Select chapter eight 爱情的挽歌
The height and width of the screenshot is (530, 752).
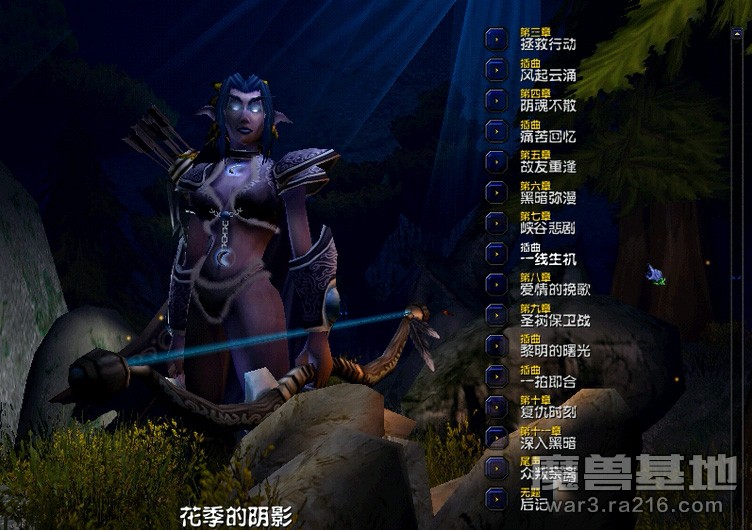497,284
